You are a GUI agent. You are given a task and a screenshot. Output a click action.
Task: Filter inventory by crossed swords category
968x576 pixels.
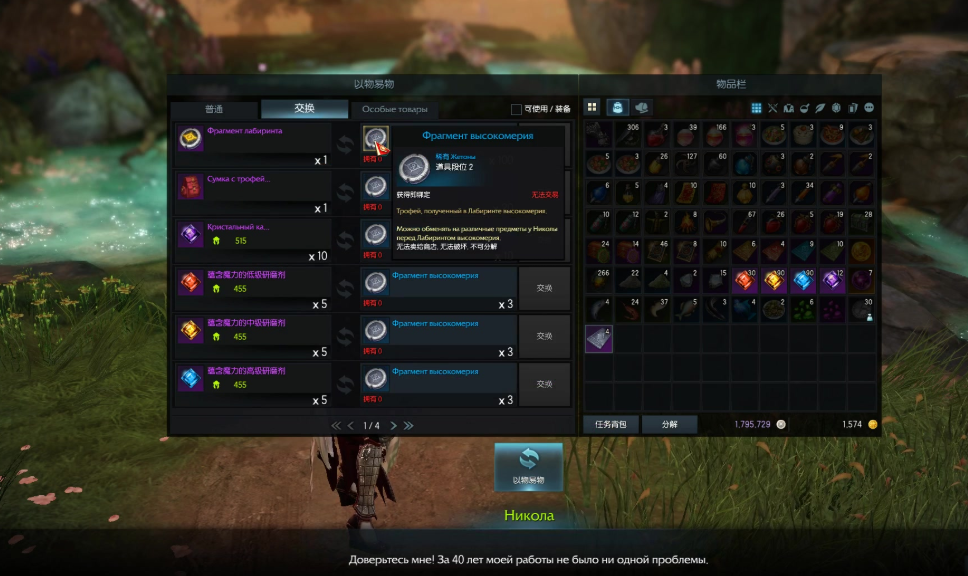point(773,108)
